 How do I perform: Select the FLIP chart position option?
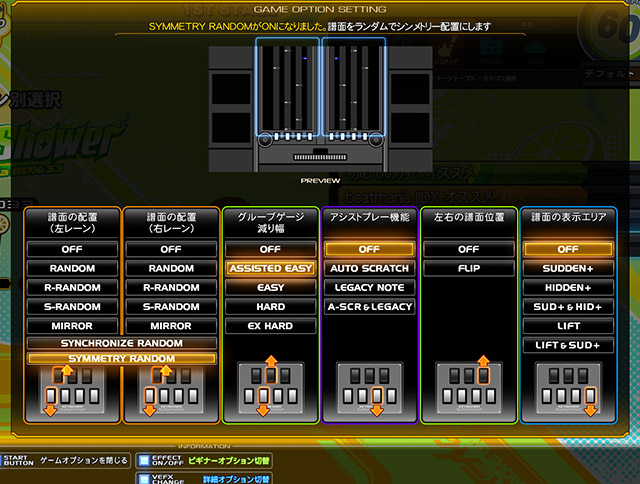(x=469, y=268)
